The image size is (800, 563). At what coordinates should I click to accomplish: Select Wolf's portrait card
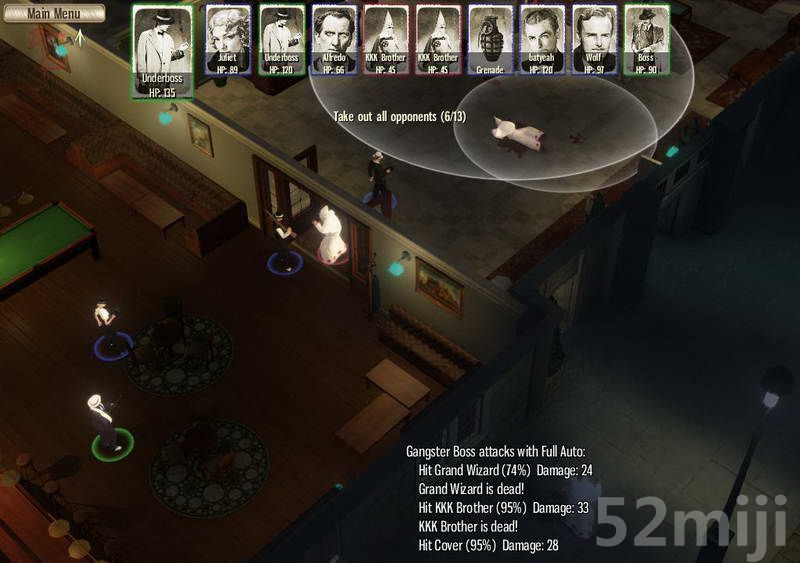(x=594, y=38)
